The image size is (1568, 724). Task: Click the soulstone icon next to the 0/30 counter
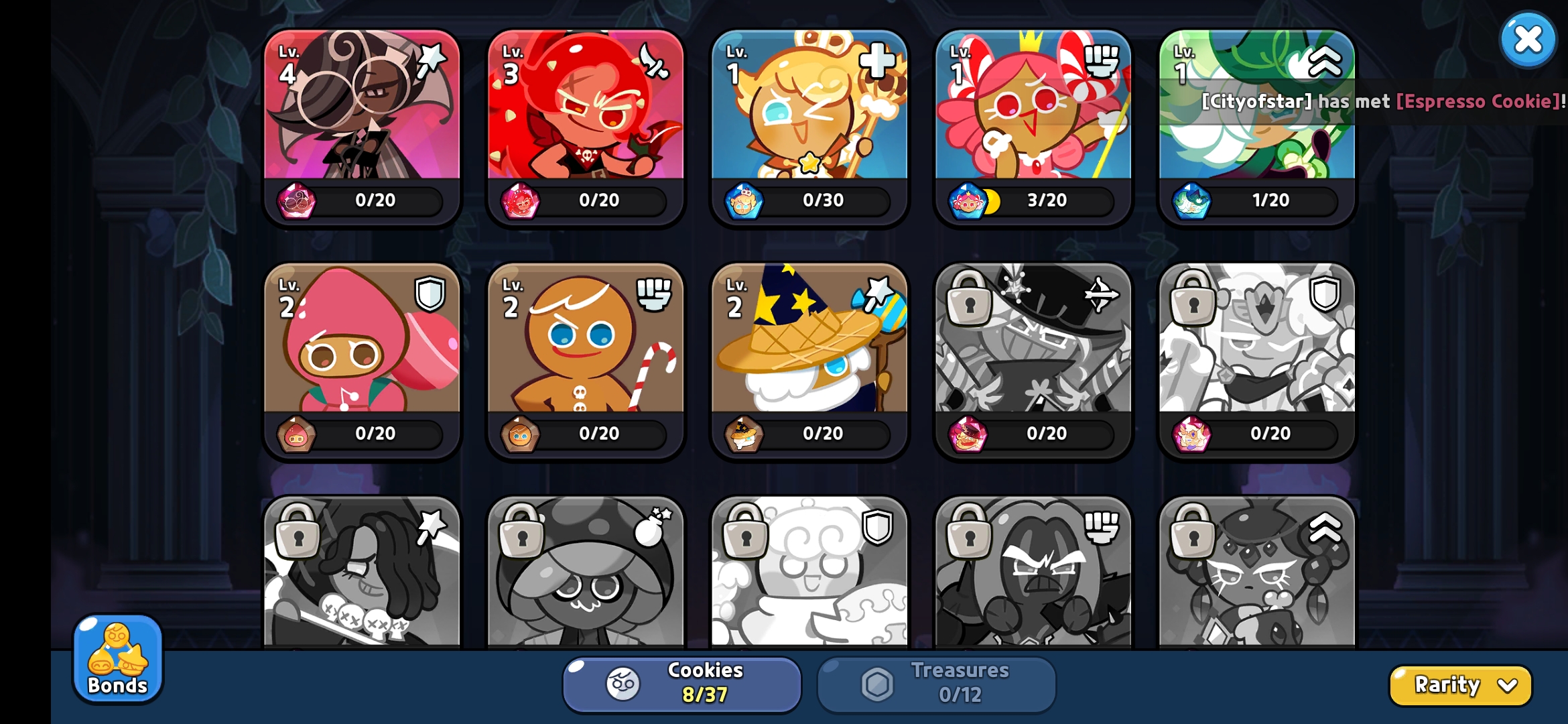tap(743, 200)
